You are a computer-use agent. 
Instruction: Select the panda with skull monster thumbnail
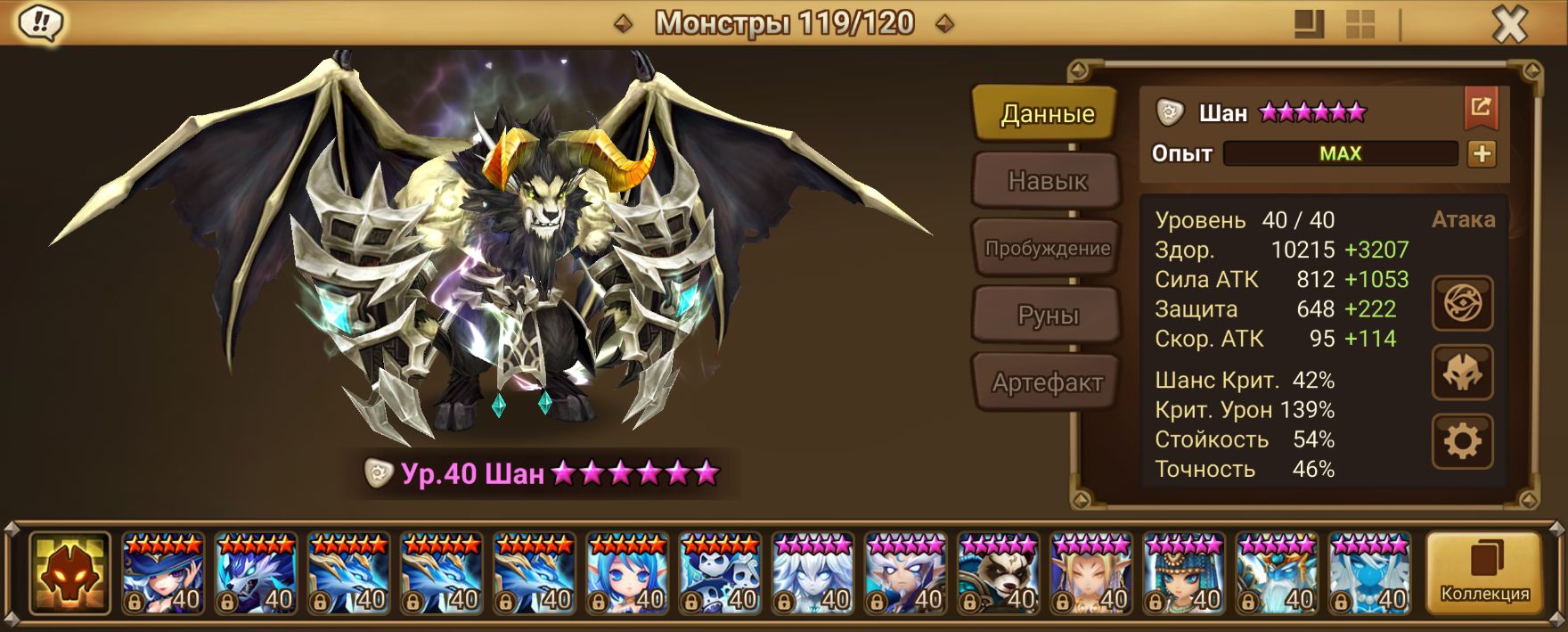click(720, 573)
